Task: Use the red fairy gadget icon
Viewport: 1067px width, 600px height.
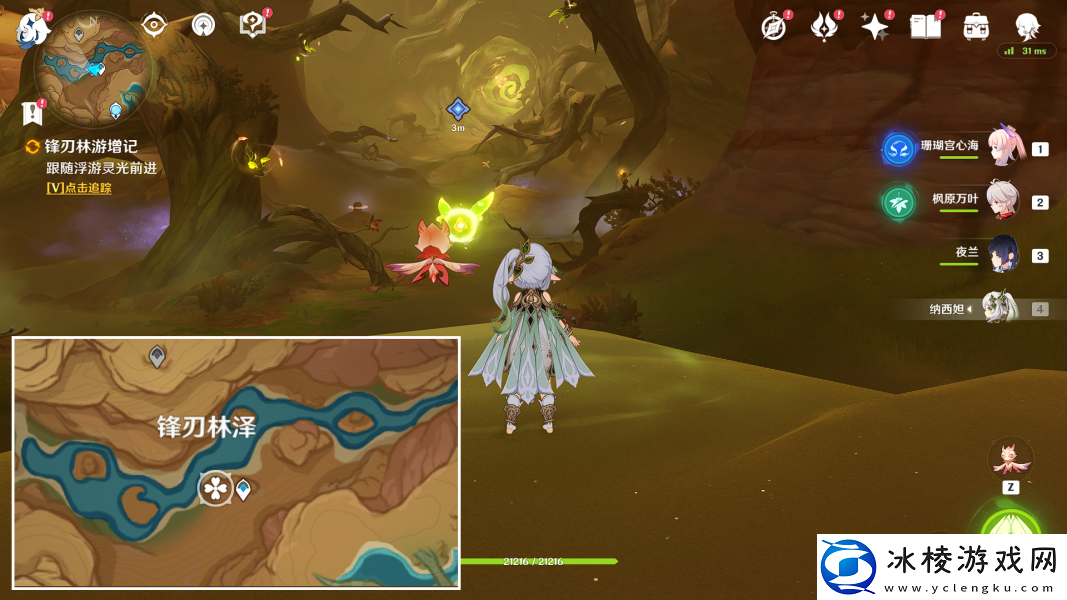Action: pyautogui.click(x=1010, y=457)
